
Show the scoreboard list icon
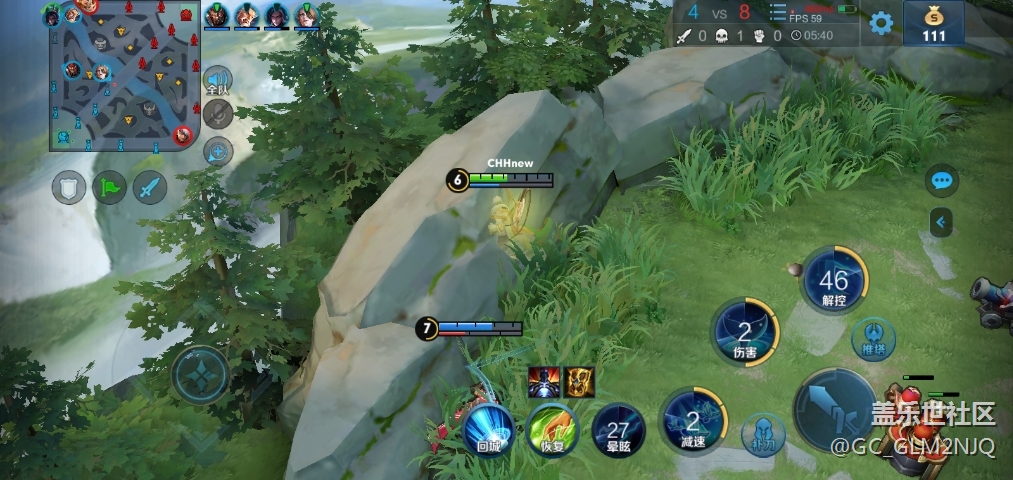point(778,13)
